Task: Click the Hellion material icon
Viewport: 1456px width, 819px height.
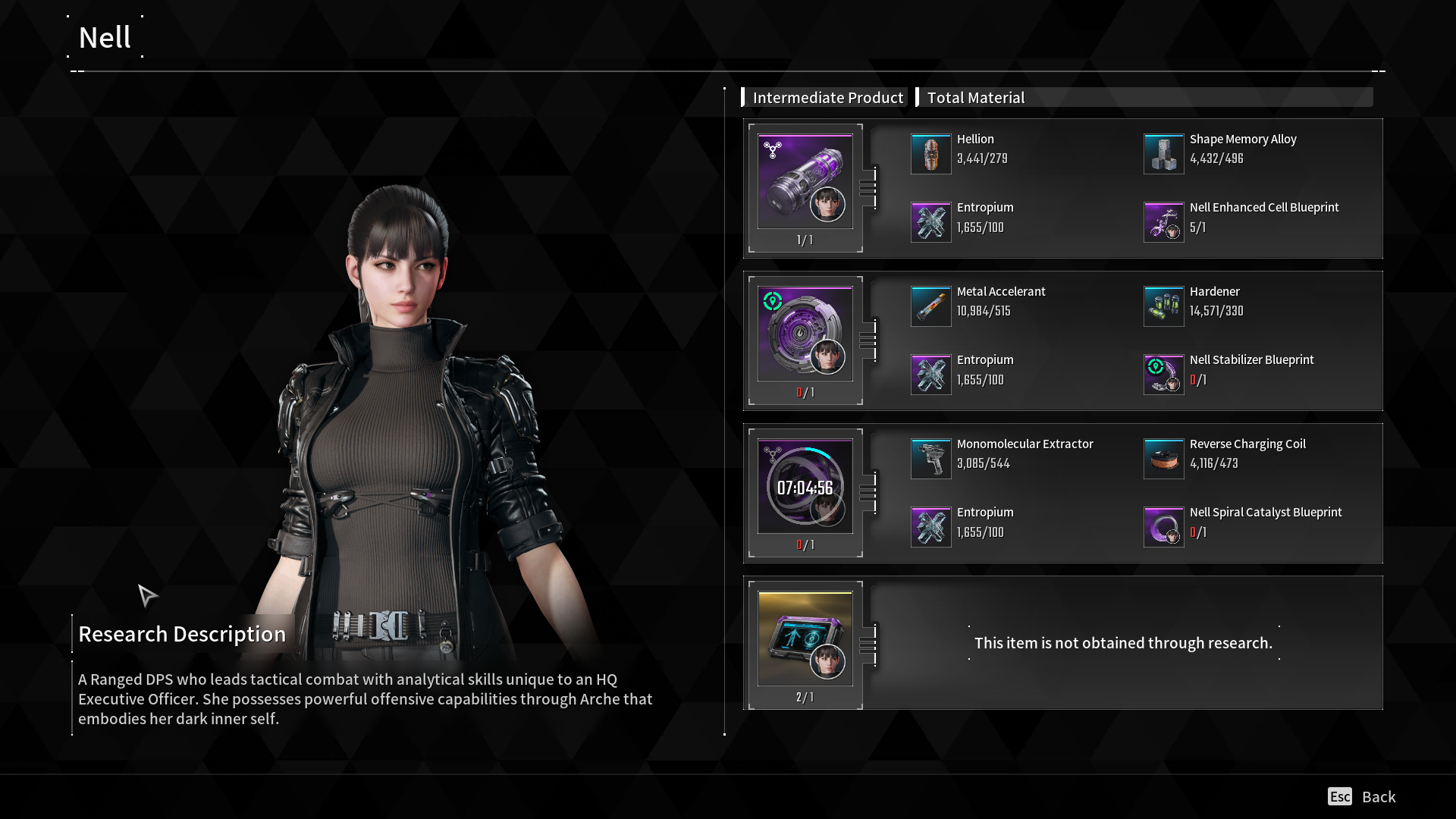Action: [930, 154]
